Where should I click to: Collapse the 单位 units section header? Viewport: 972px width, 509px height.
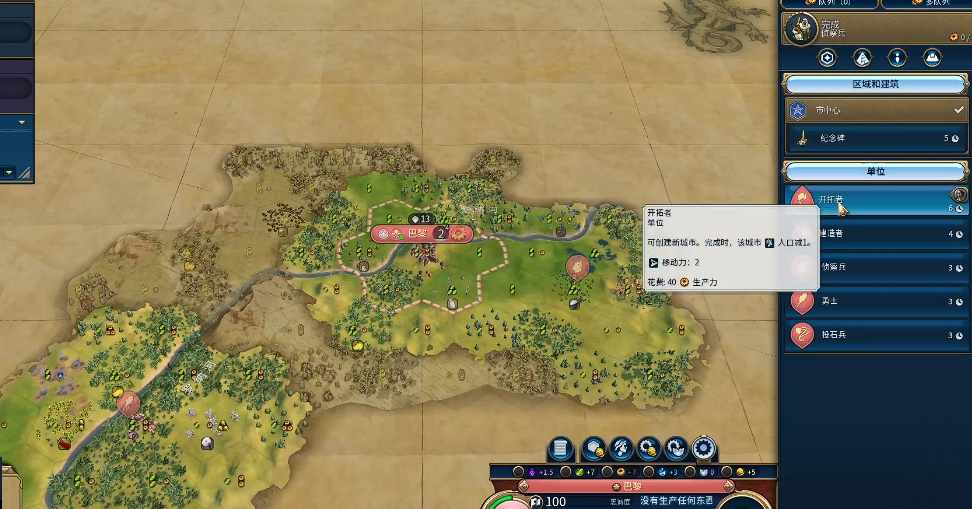tap(875, 172)
